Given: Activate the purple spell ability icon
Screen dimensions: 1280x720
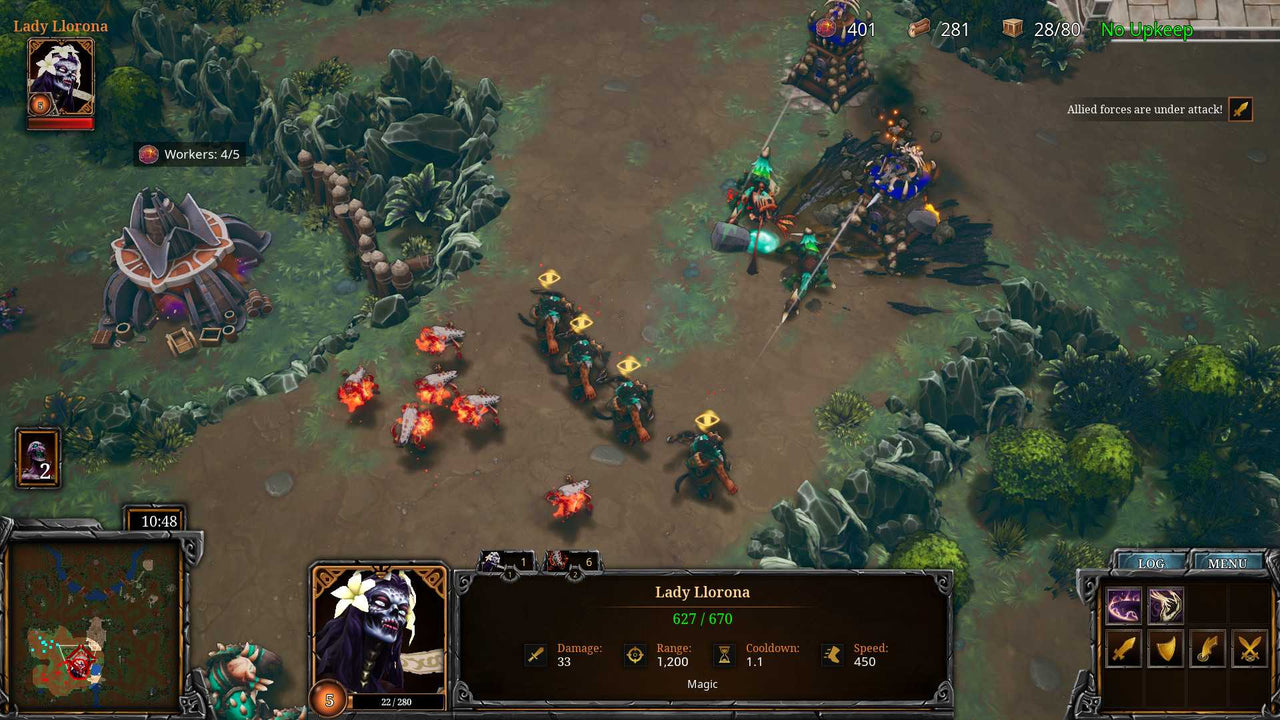Looking at the screenshot, I should pyautogui.click(x=1122, y=605).
